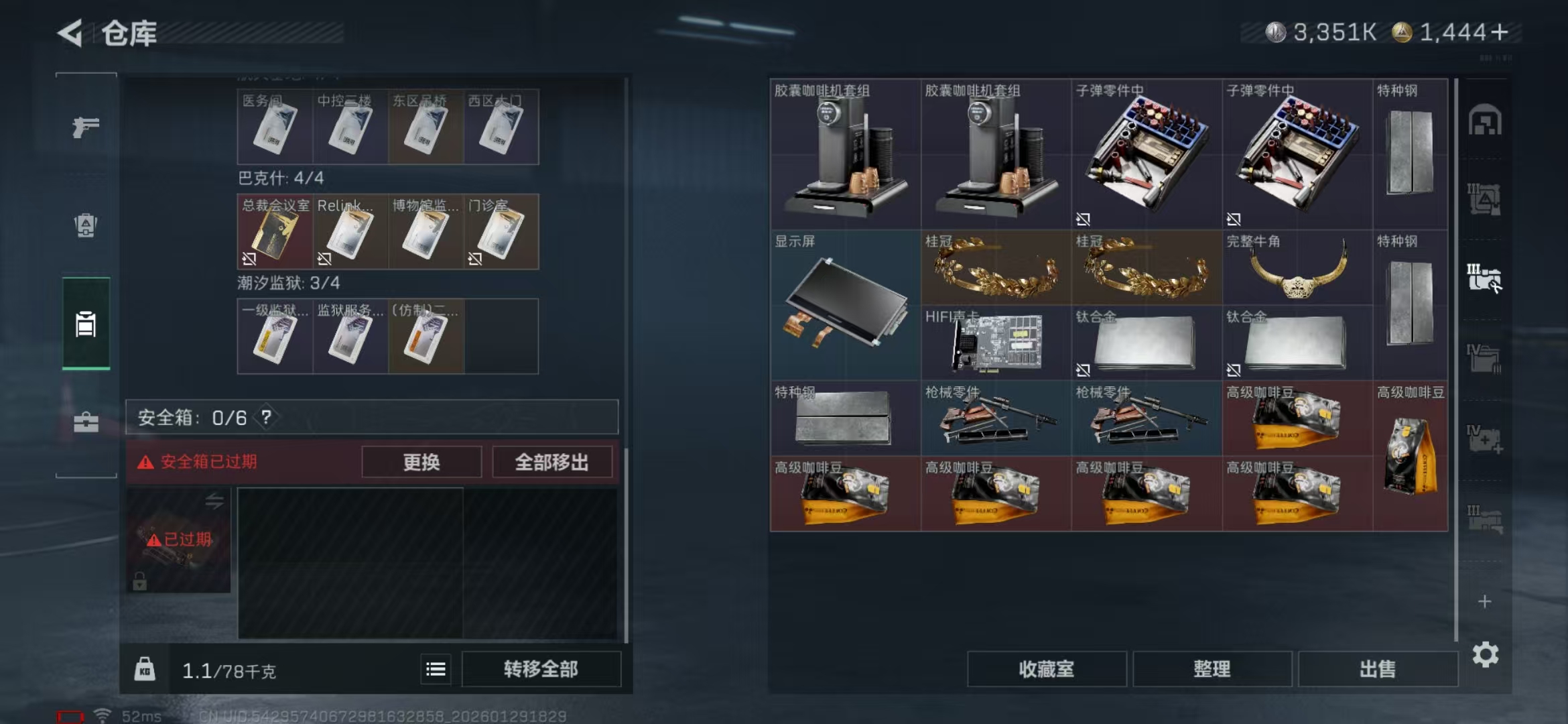Click the briefcase category icon on the left

(85, 422)
